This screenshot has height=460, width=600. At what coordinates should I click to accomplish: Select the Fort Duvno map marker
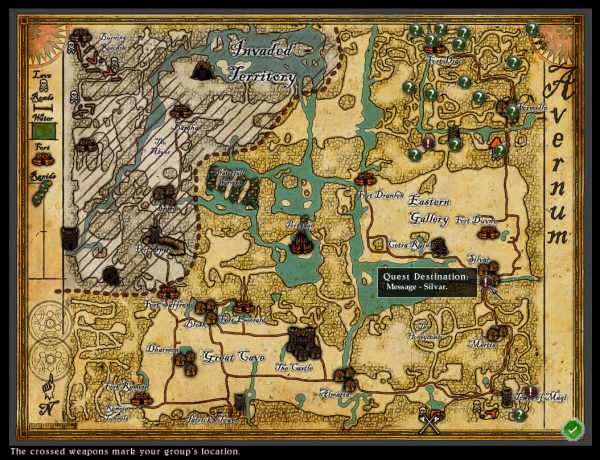click(x=488, y=232)
